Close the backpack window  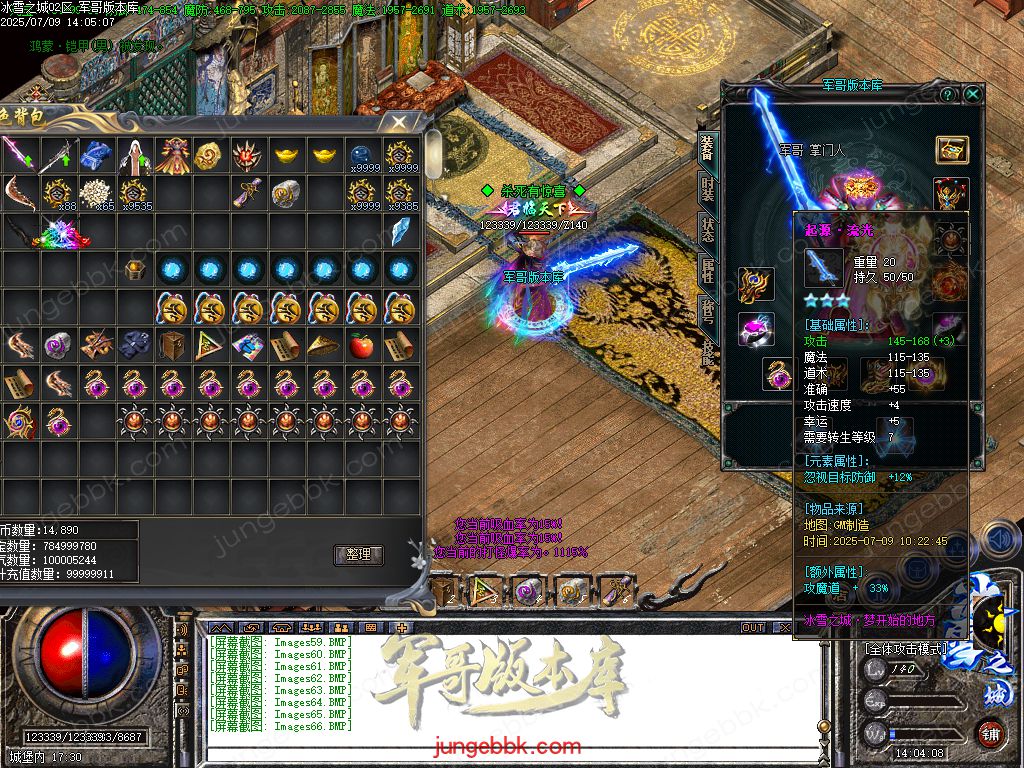(400, 122)
